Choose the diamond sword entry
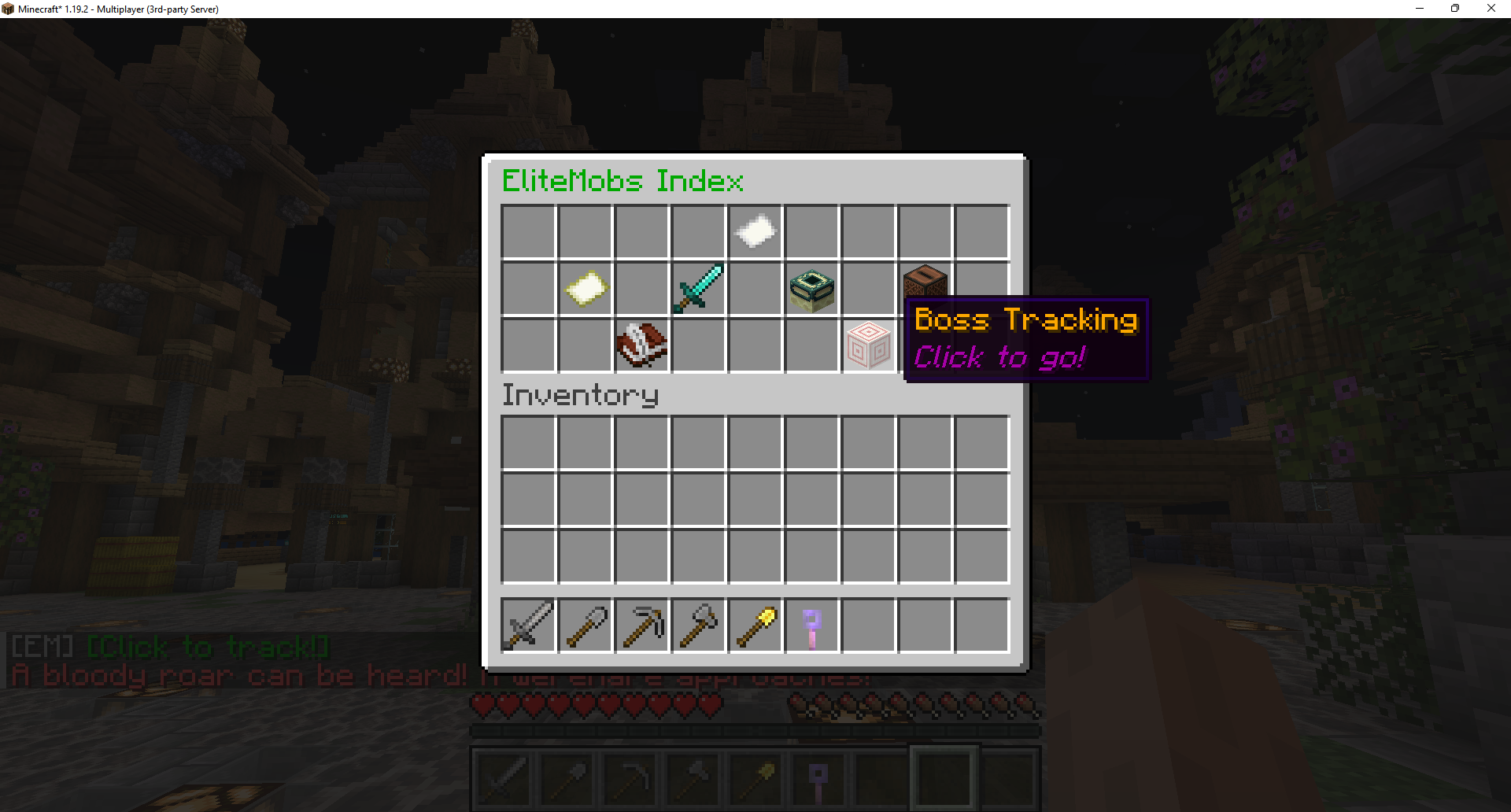Image resolution: width=1511 pixels, height=812 pixels. pos(698,289)
